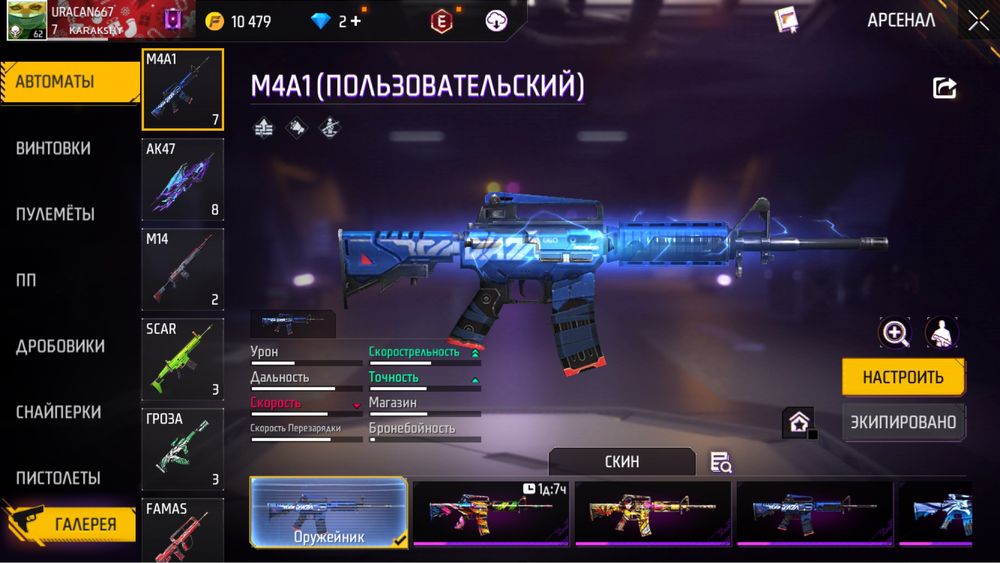The height and width of the screenshot is (563, 1000).
Task: Pick the Гроза weapon tile
Action: (183, 449)
